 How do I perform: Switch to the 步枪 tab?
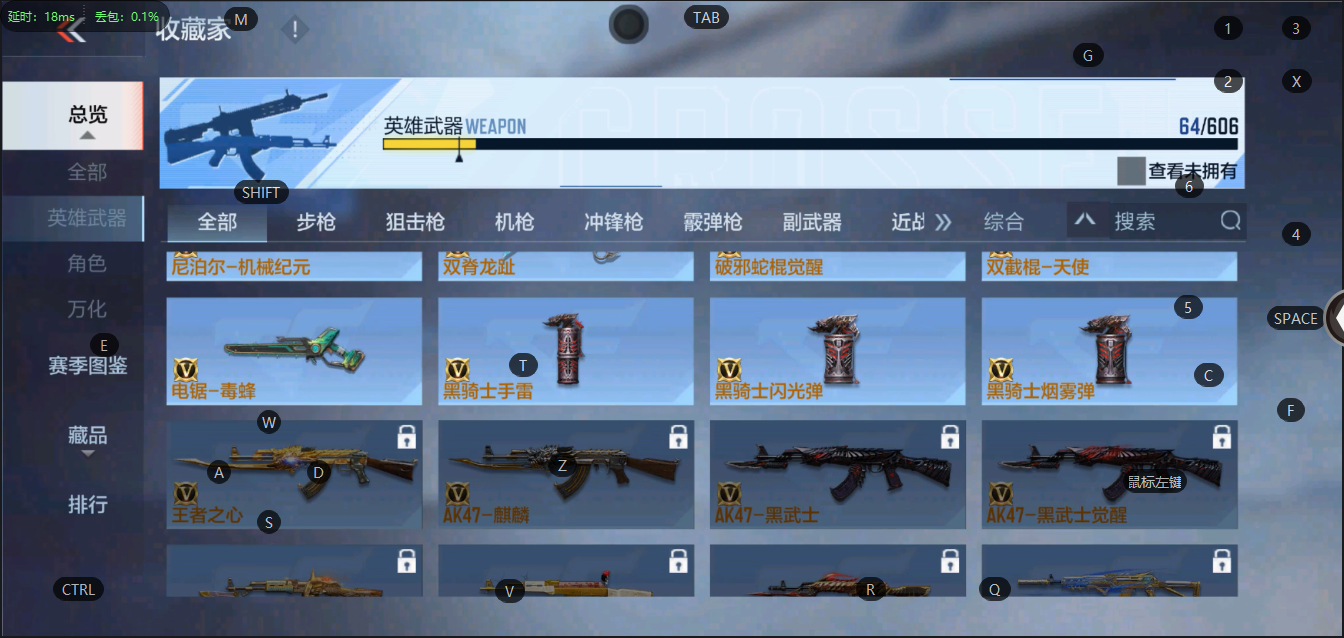(x=316, y=222)
